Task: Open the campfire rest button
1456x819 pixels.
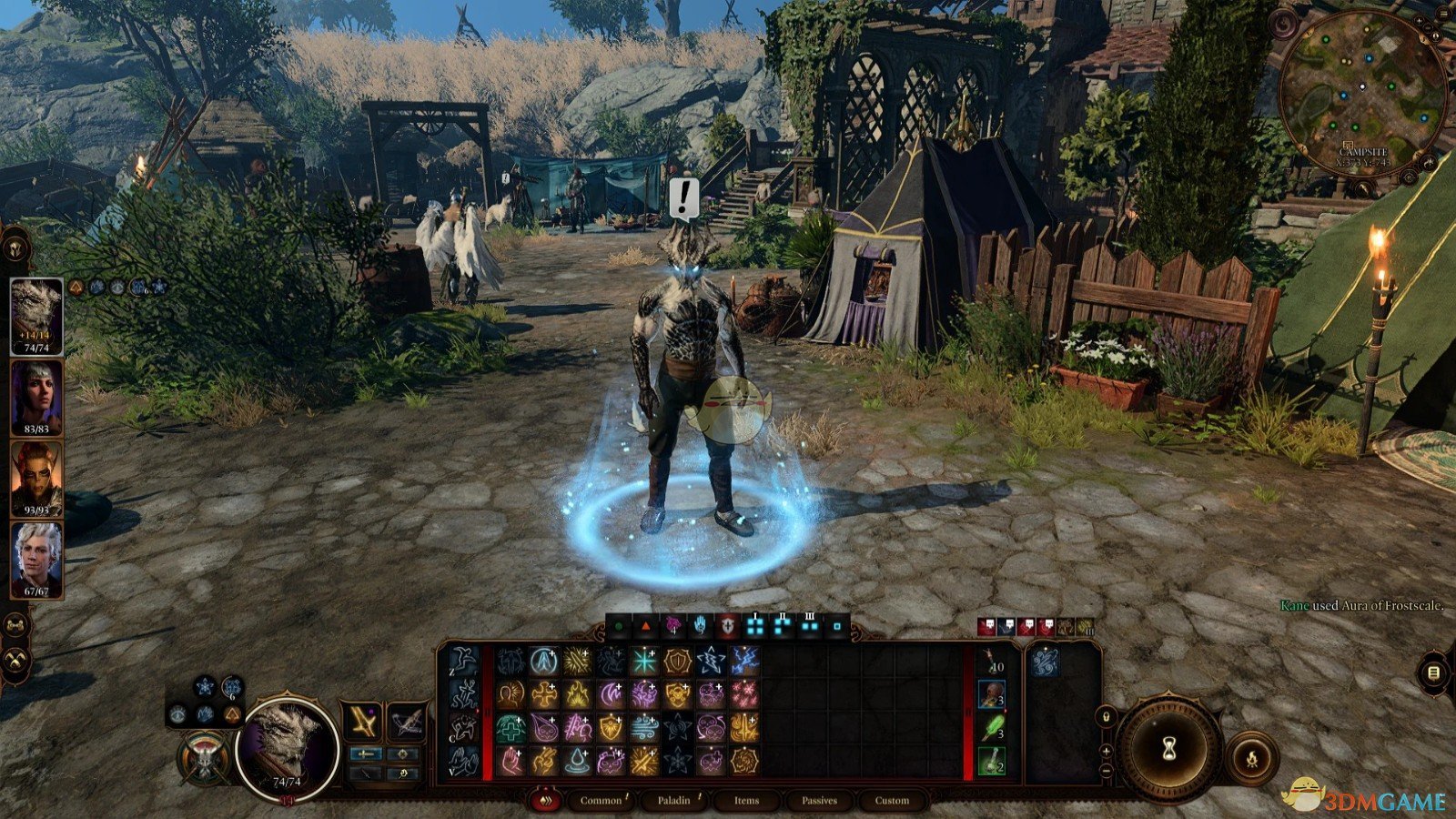Action: 1251,758
